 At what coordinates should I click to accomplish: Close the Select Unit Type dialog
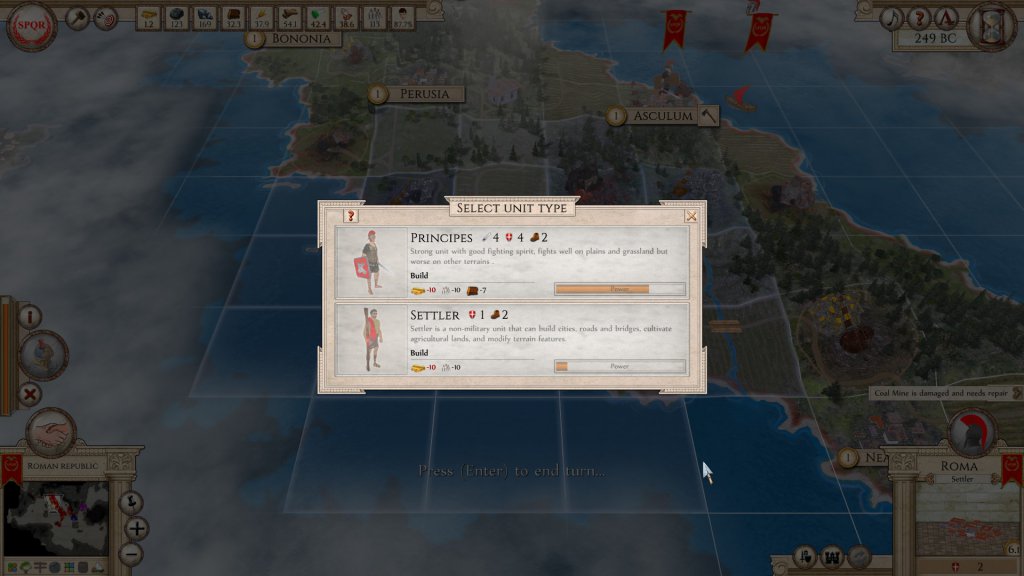coord(691,215)
